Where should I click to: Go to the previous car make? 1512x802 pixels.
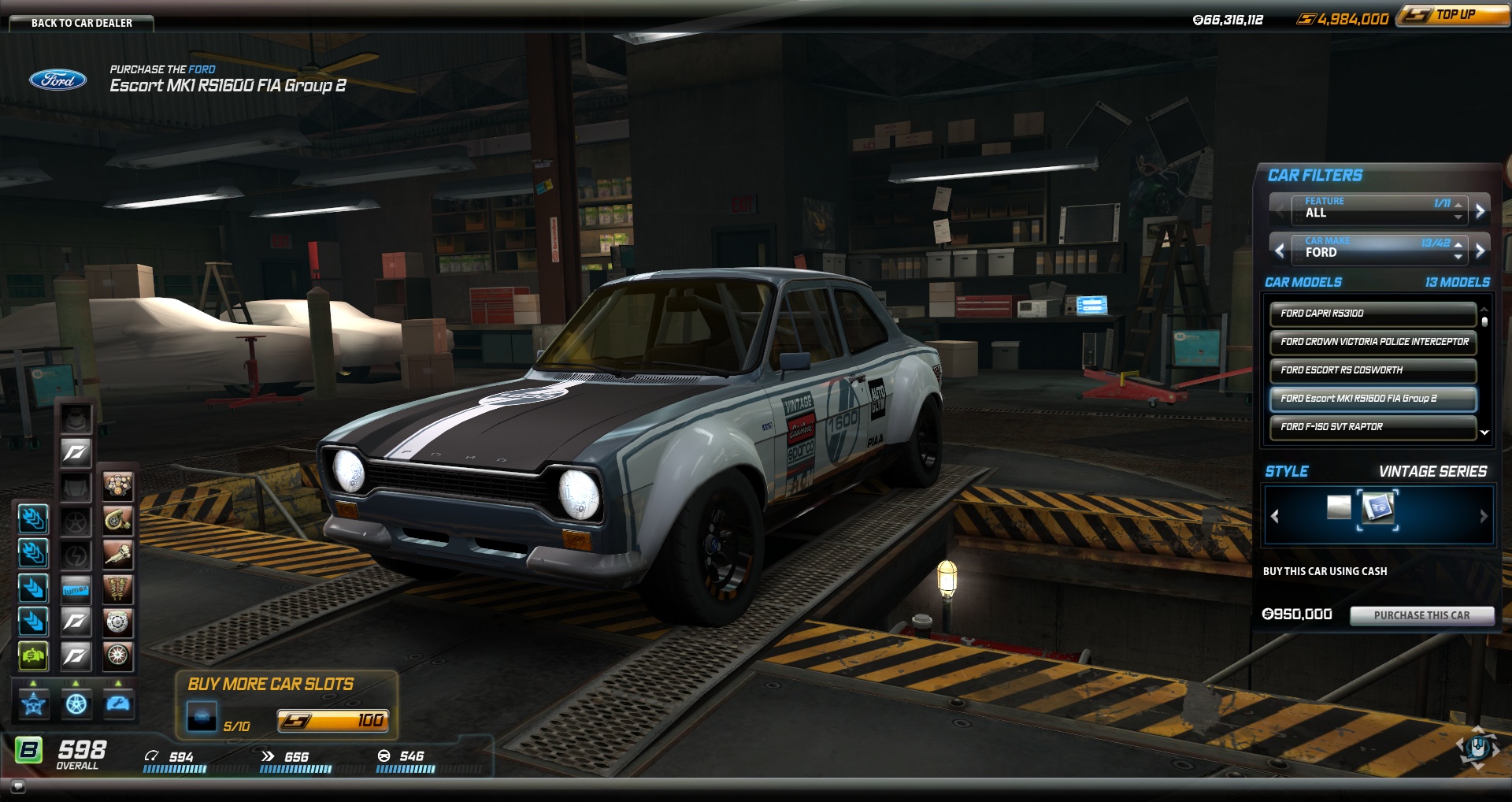pyautogui.click(x=1280, y=251)
